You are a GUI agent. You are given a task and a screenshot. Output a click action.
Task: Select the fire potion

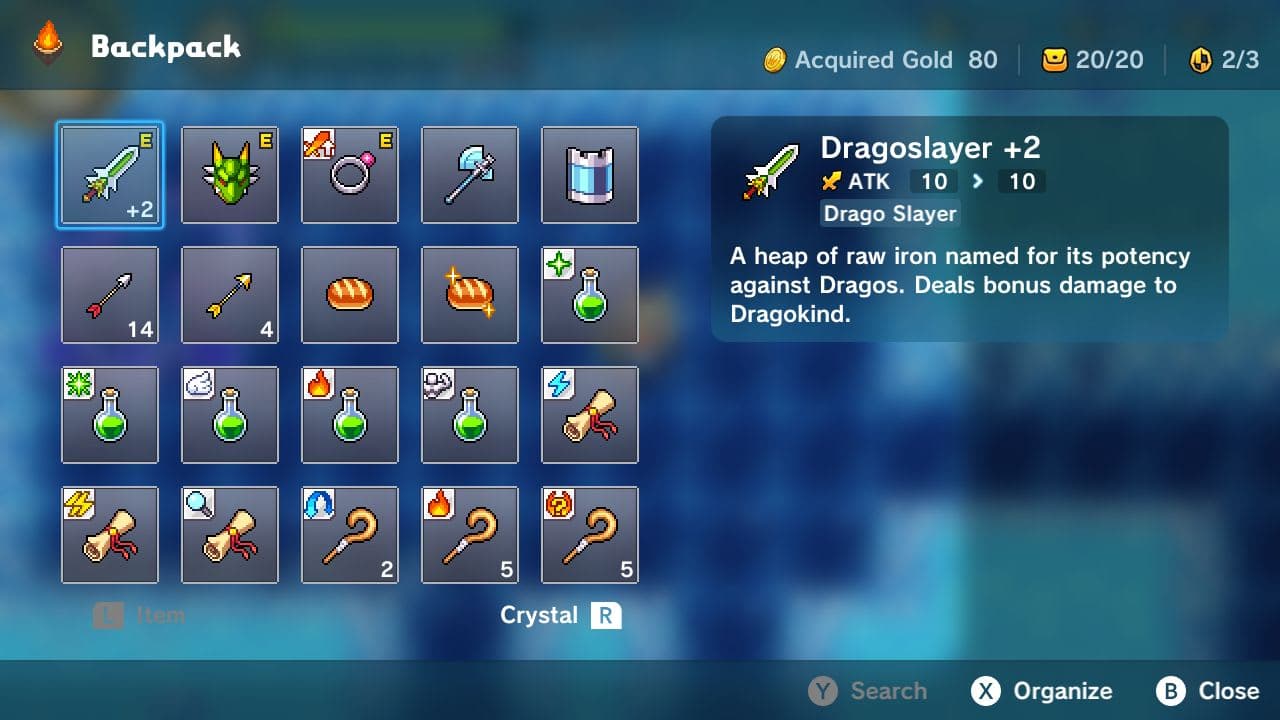350,415
